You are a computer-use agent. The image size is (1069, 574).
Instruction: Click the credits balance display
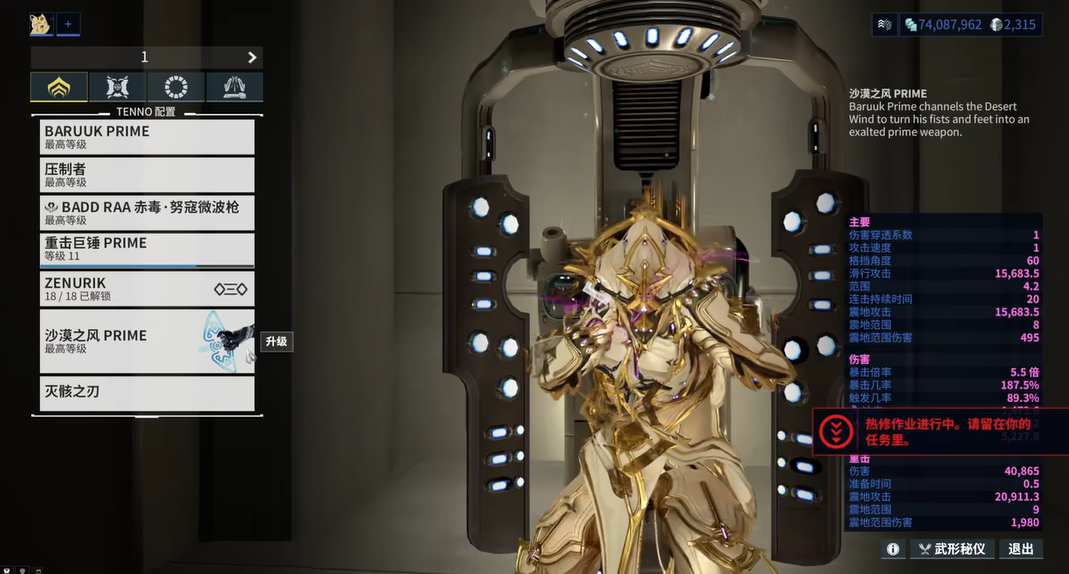(x=942, y=25)
